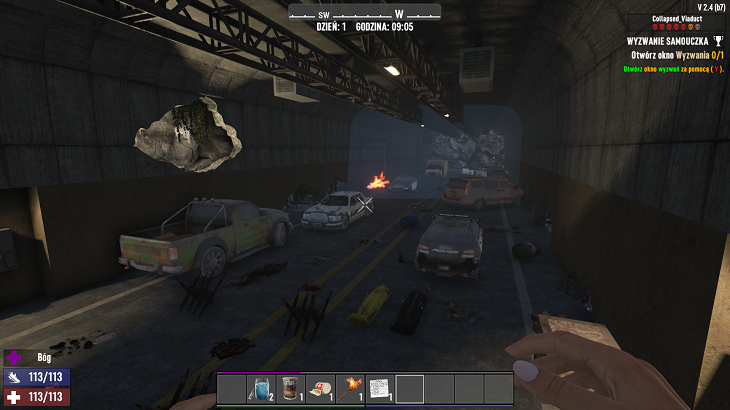Image resolution: width=730 pixels, height=410 pixels.
Task: Select the paper note hotbar slot
Action: coord(380,388)
